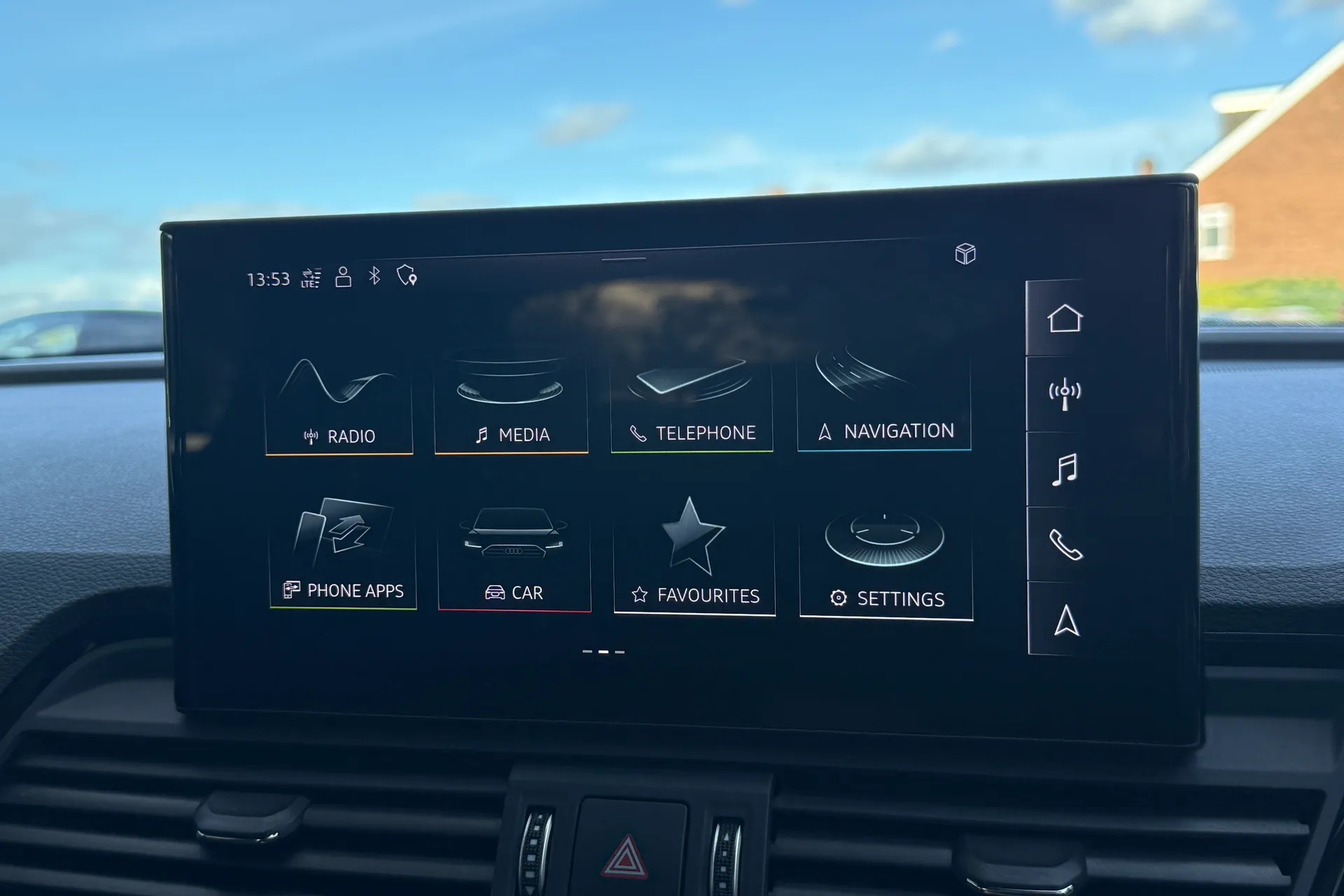The image size is (1344, 896).
Task: Open the user profile status icon
Action: [342, 277]
